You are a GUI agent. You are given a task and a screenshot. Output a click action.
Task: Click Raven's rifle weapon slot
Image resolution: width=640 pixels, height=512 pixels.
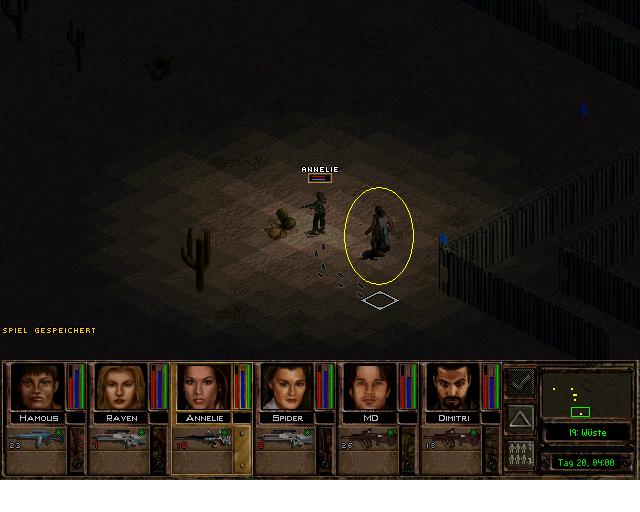pyautogui.click(x=119, y=439)
